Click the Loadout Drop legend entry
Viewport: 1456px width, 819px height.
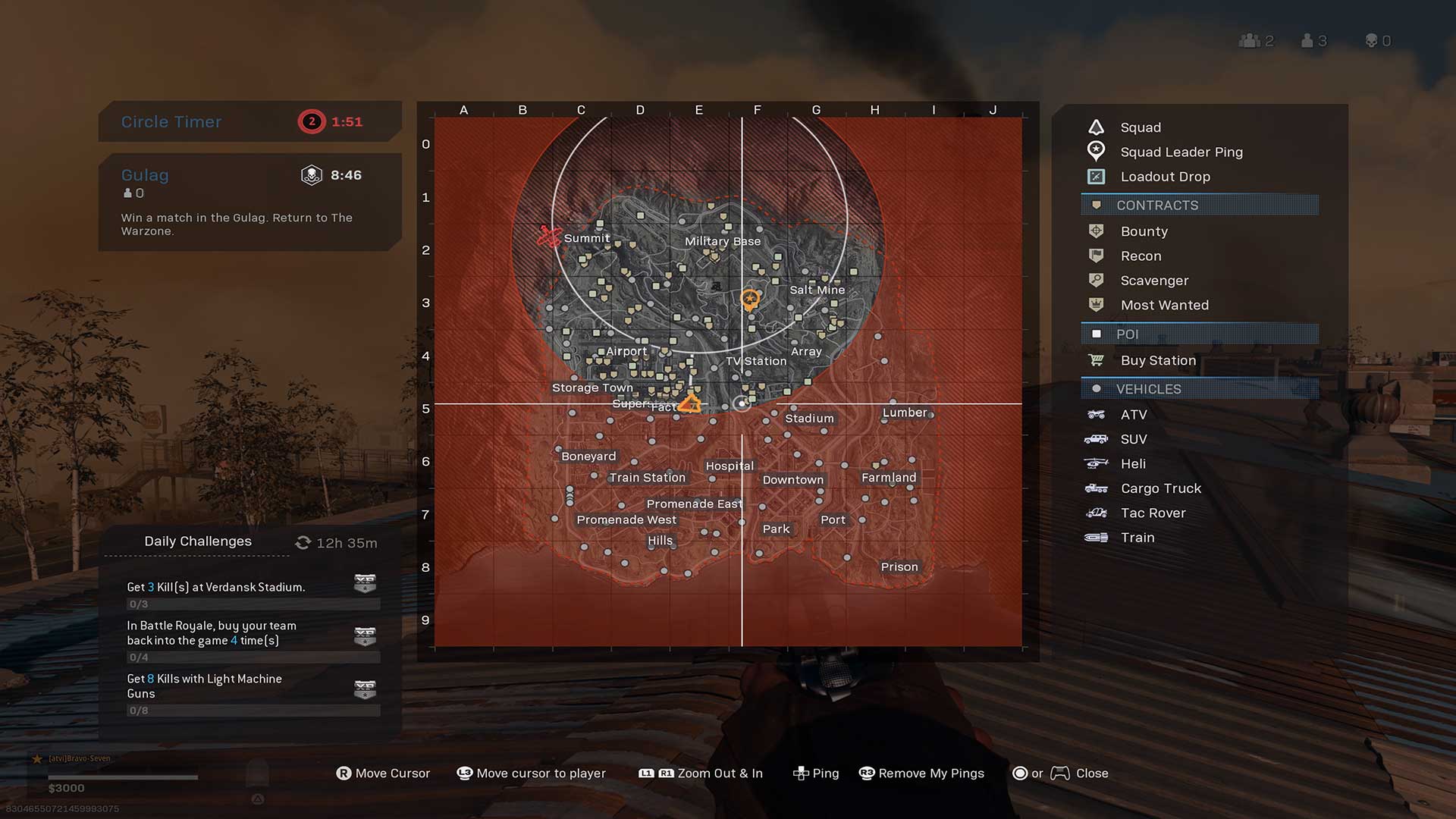[1165, 177]
